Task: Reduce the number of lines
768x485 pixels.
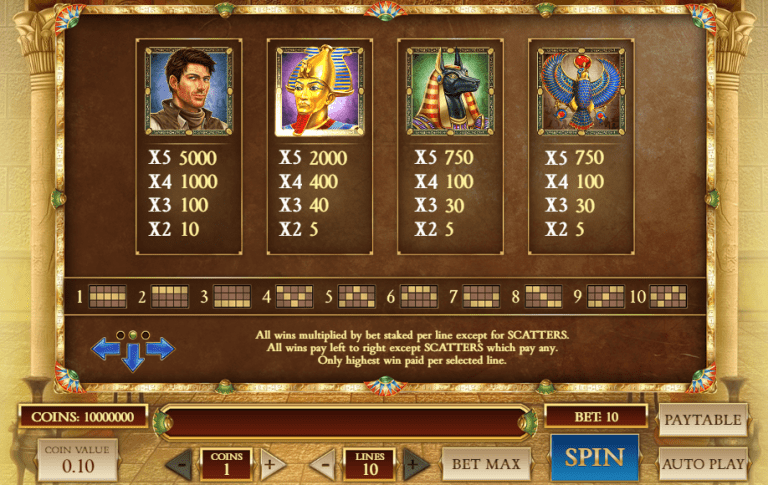Action: pyautogui.click(x=322, y=465)
